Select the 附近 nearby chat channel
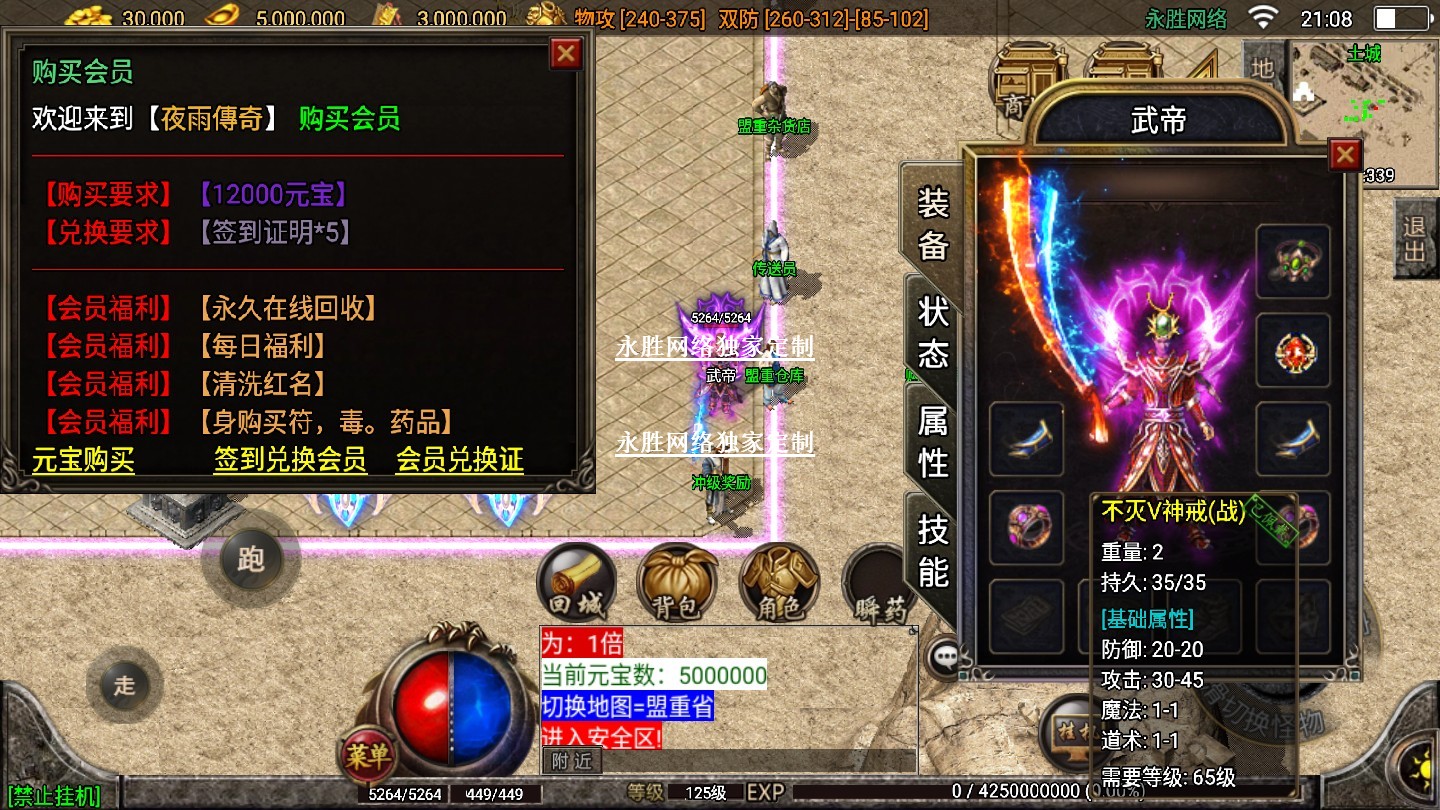1440x810 pixels. 572,761
